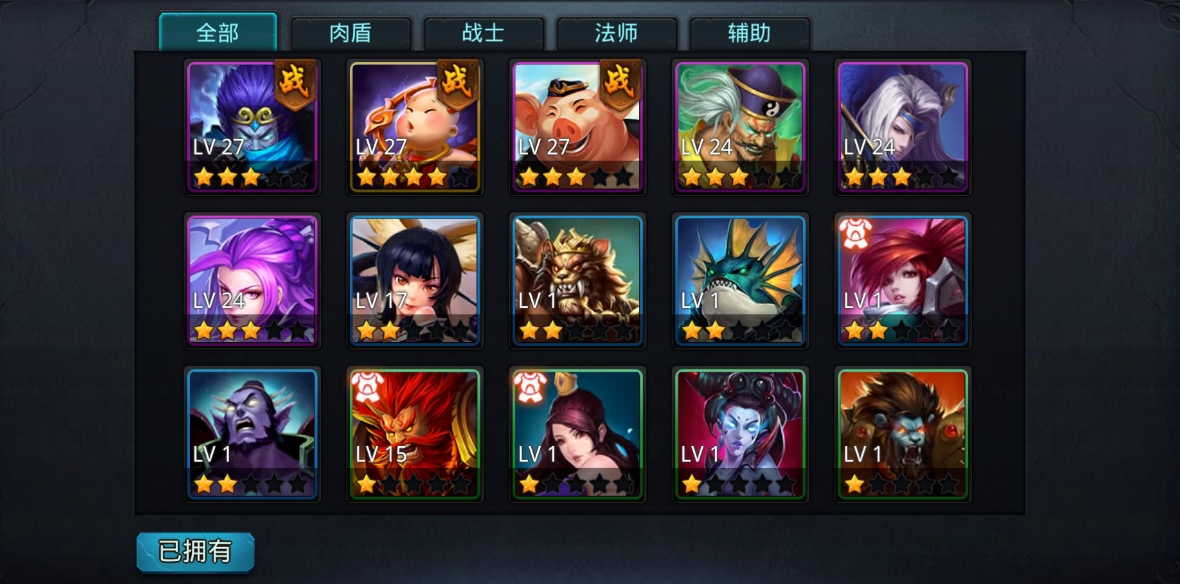1180x584 pixels.
Task: Switch to the 全部 tab
Action: coord(218,32)
